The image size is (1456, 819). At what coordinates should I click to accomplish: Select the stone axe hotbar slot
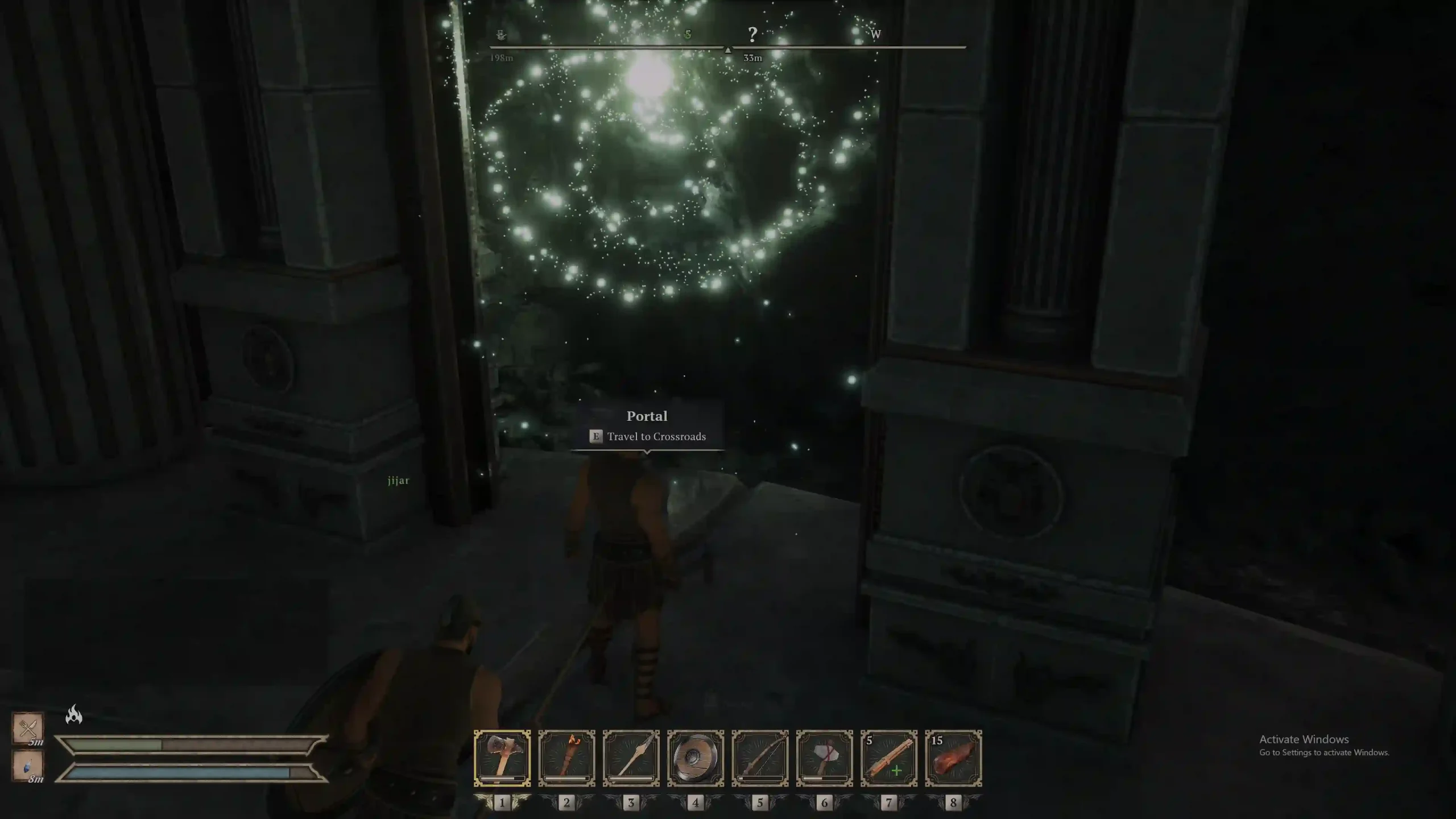point(502,758)
